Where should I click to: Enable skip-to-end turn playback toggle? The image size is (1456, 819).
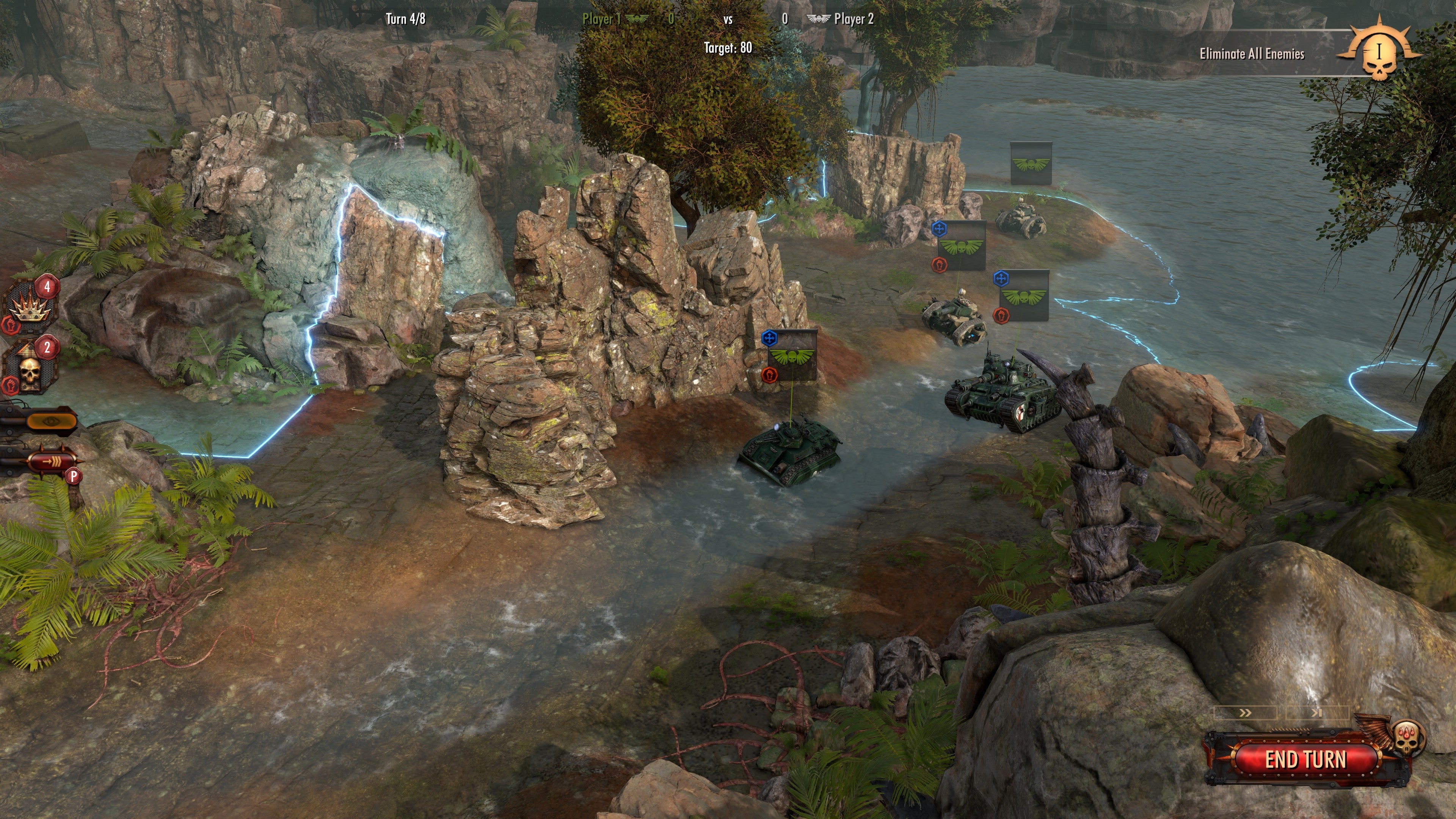(x=1317, y=714)
